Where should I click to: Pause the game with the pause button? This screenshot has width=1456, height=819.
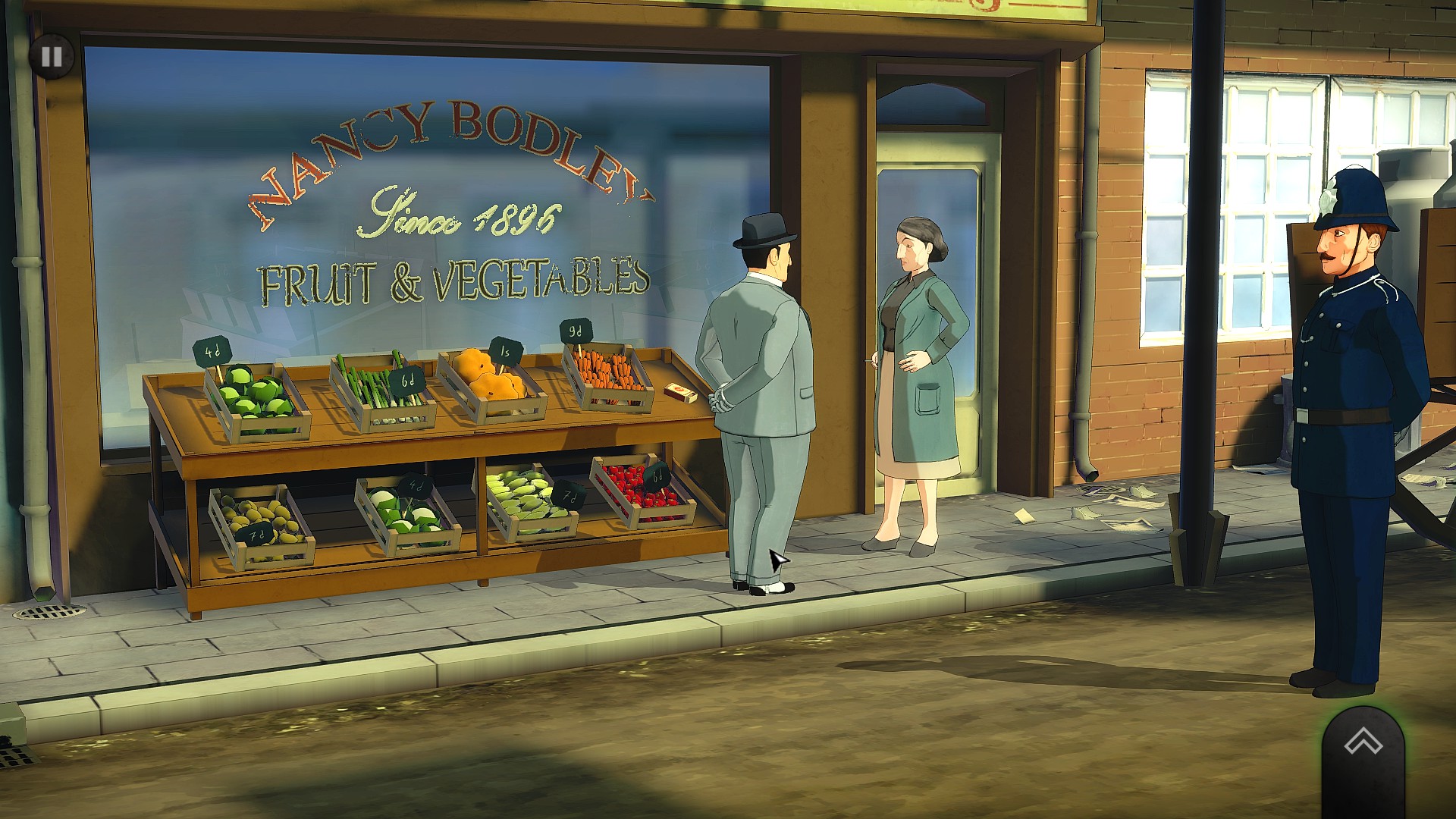coord(52,56)
